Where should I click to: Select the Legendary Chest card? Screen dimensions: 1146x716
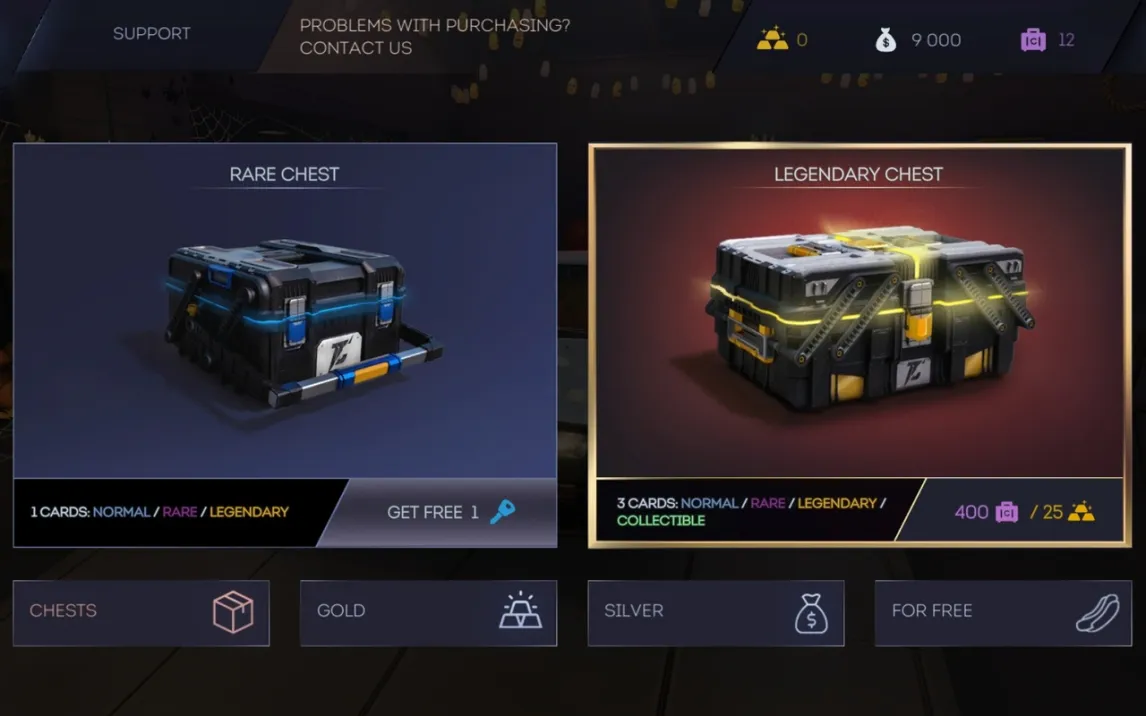point(858,310)
